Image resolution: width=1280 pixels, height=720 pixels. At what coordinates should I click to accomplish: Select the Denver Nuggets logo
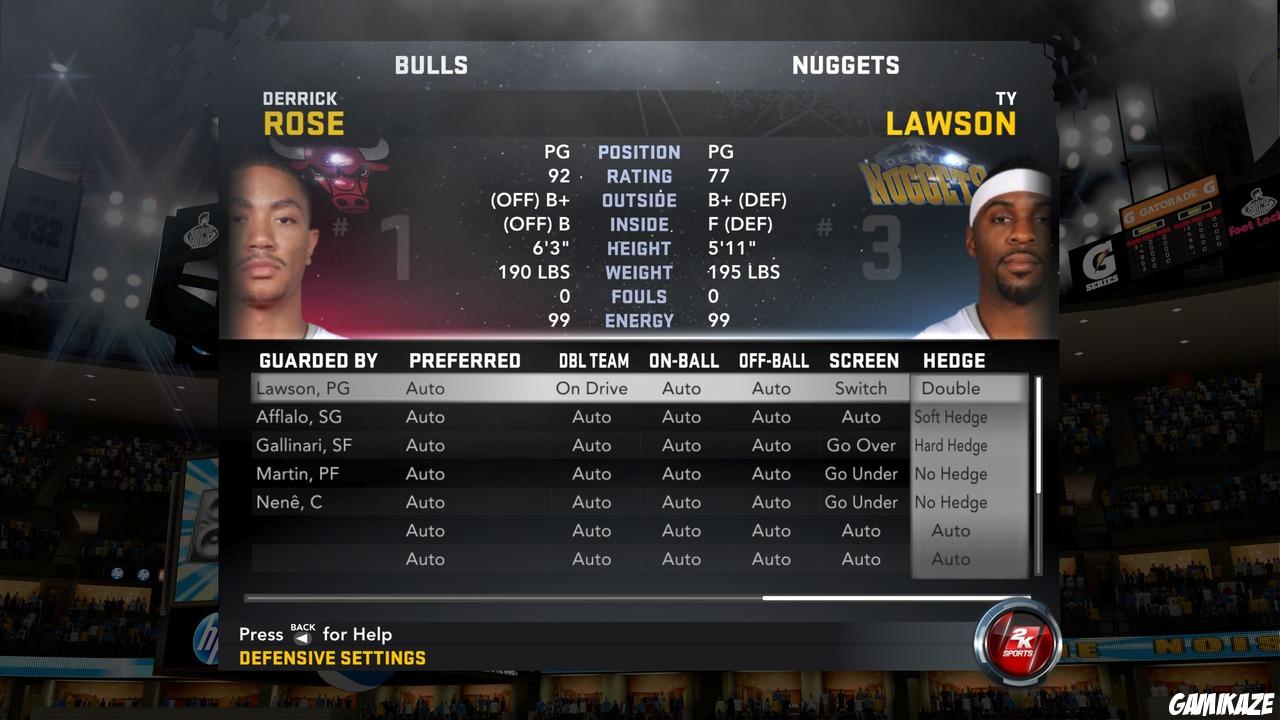coord(920,180)
